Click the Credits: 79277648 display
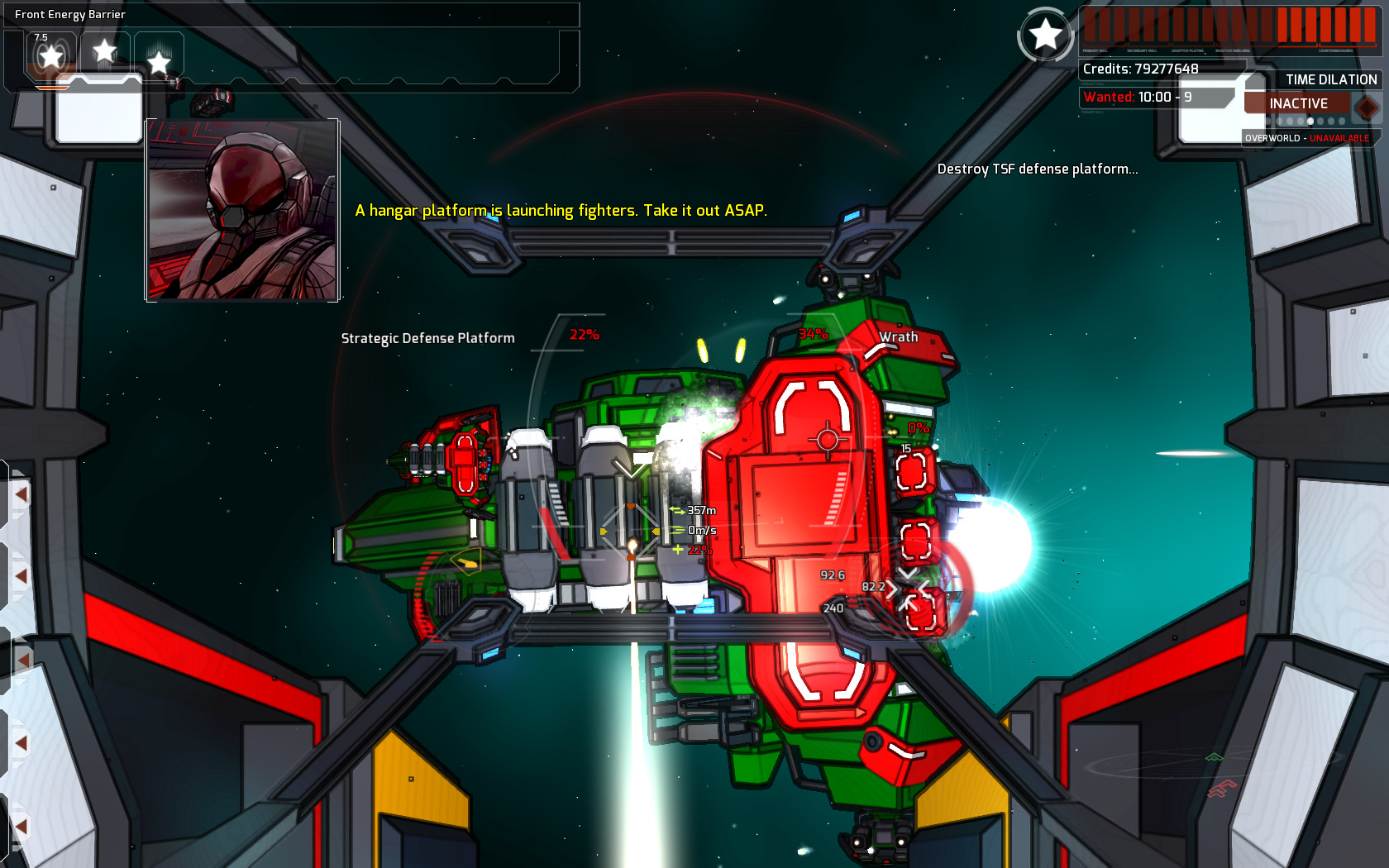The image size is (1389, 868). coord(1139,69)
